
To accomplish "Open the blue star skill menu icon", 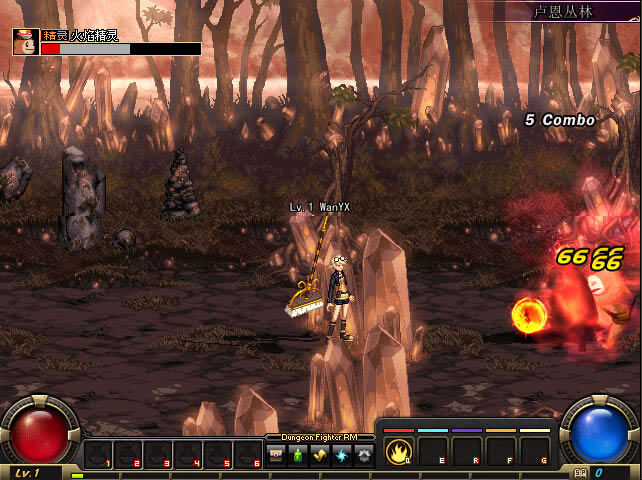I will point(342,455).
